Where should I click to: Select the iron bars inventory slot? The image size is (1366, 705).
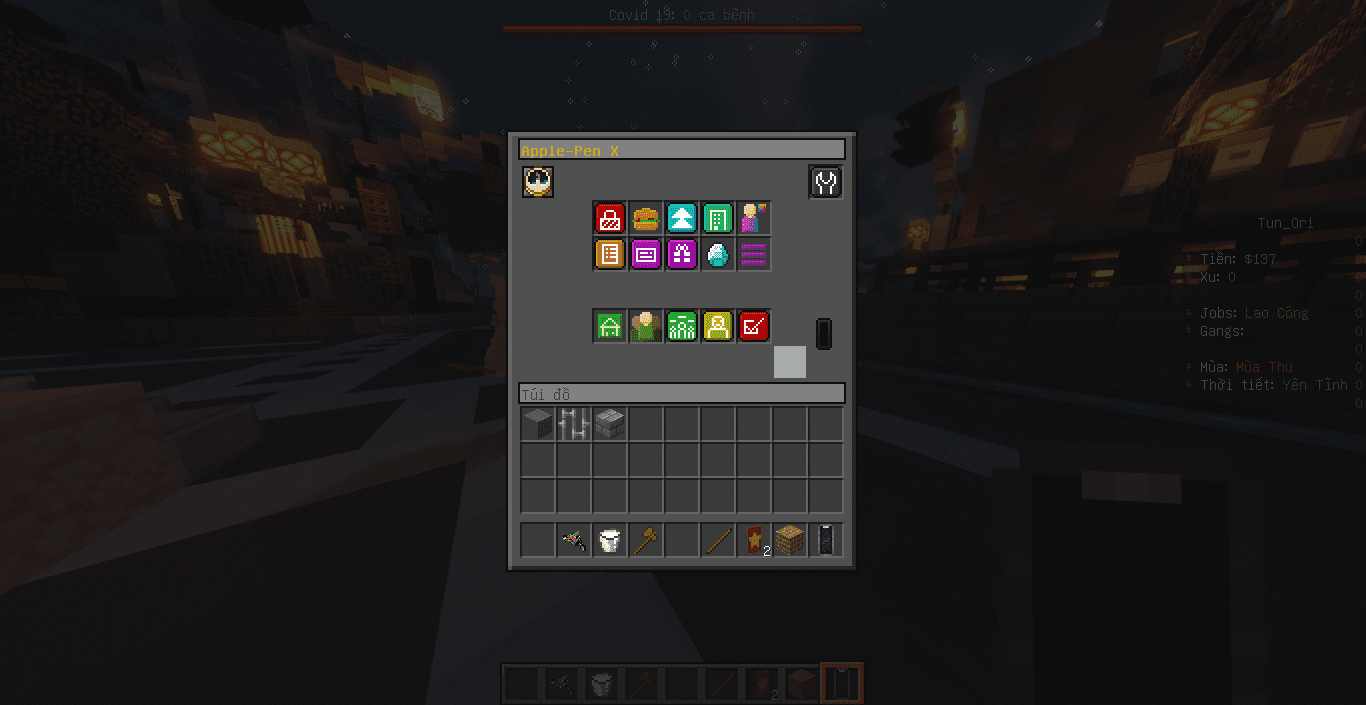(574, 424)
